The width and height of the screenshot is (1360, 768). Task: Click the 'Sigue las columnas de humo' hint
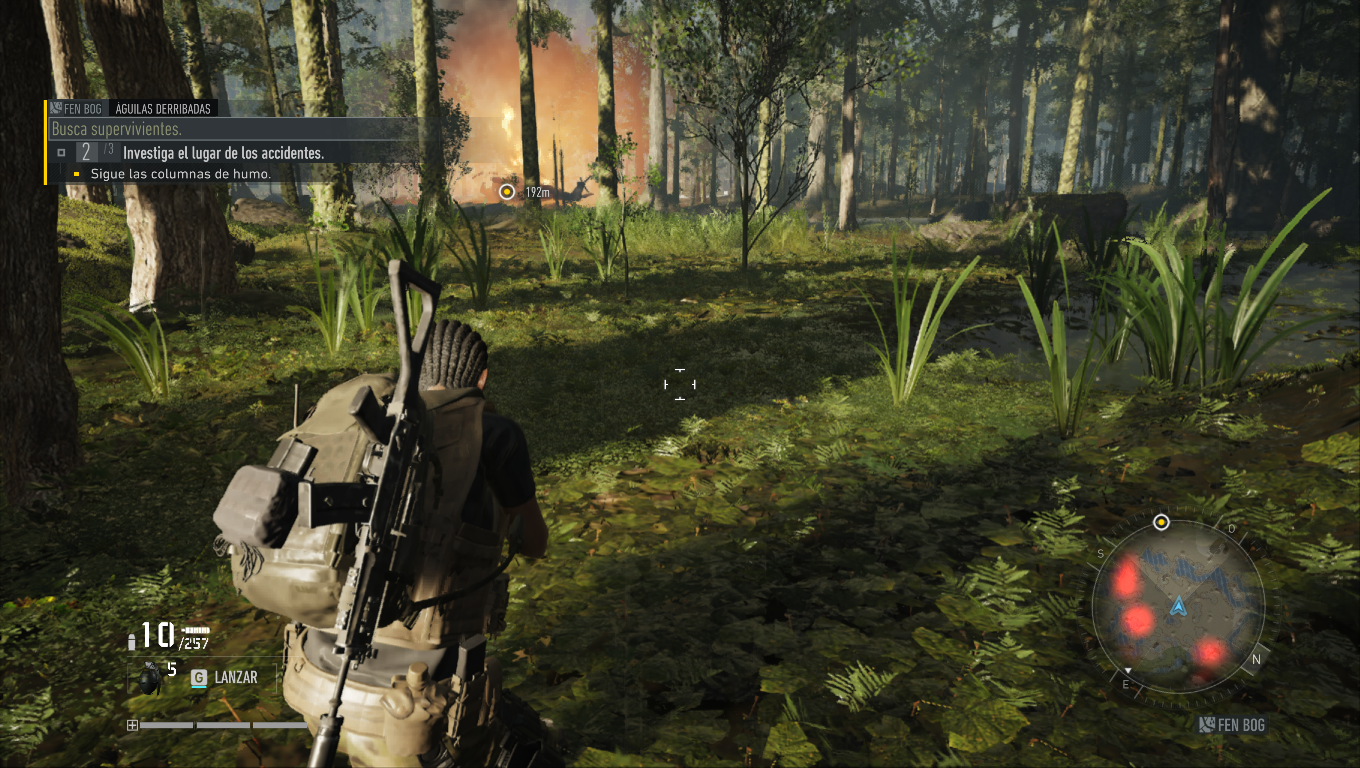[180, 174]
